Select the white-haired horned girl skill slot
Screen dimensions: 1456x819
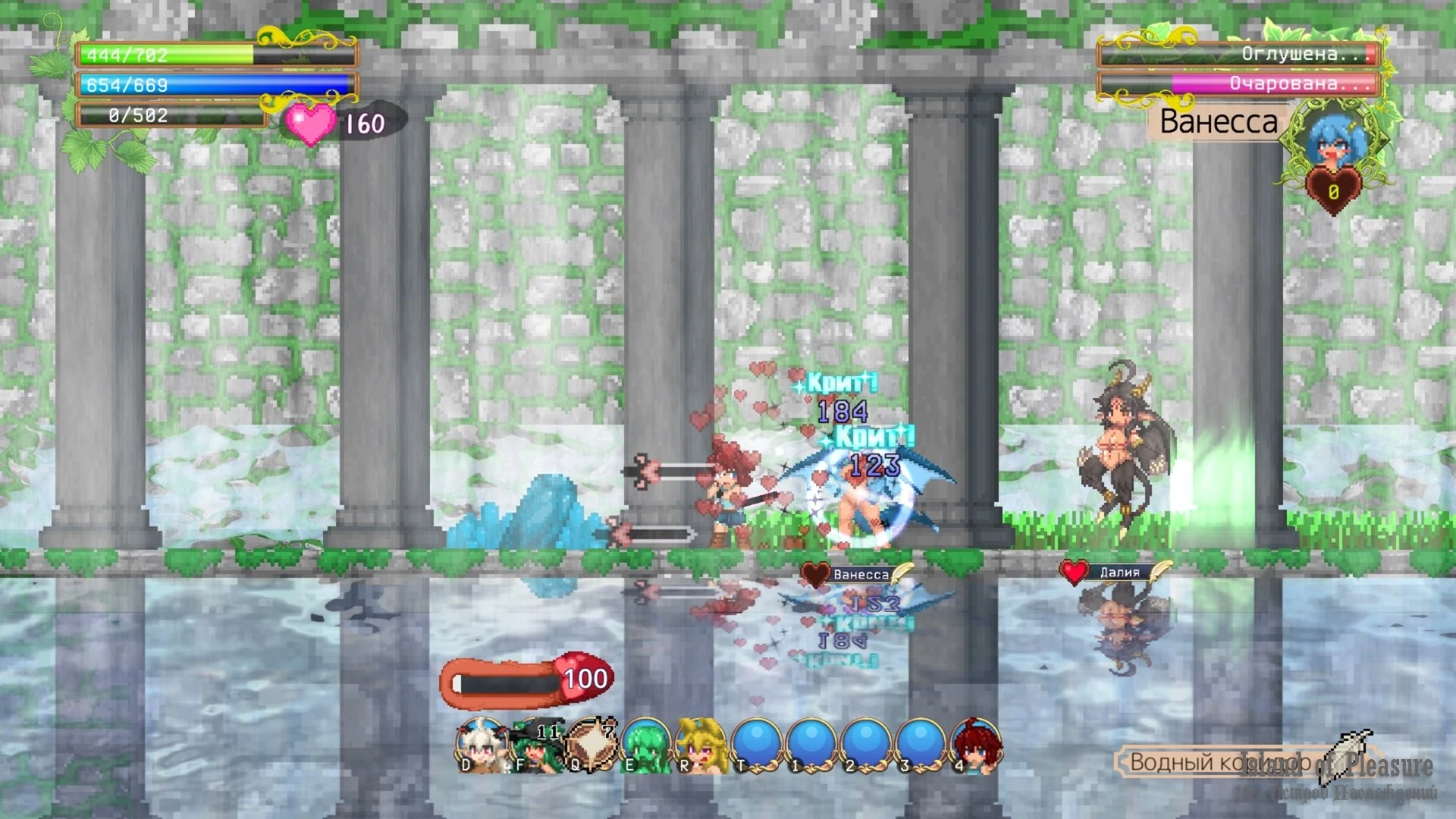click(x=481, y=745)
